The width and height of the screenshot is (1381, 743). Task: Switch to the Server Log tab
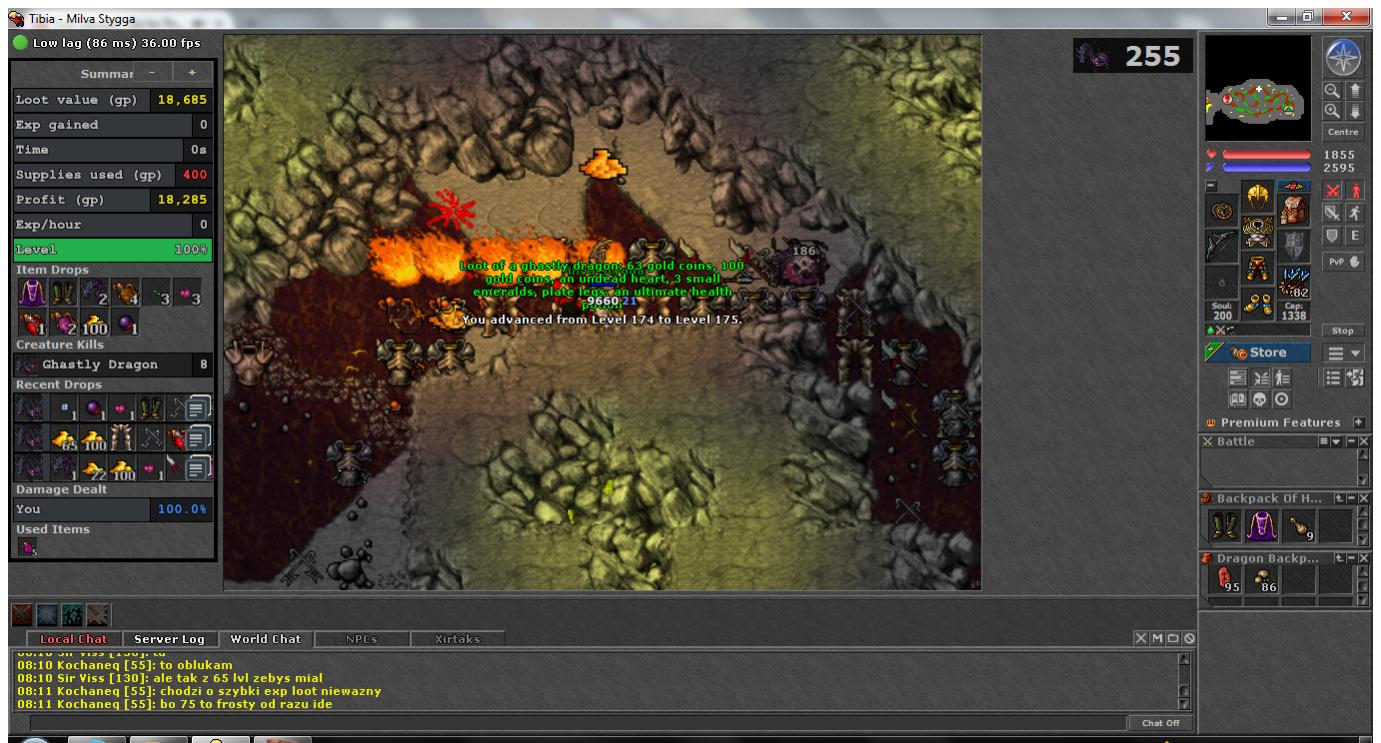coord(169,639)
